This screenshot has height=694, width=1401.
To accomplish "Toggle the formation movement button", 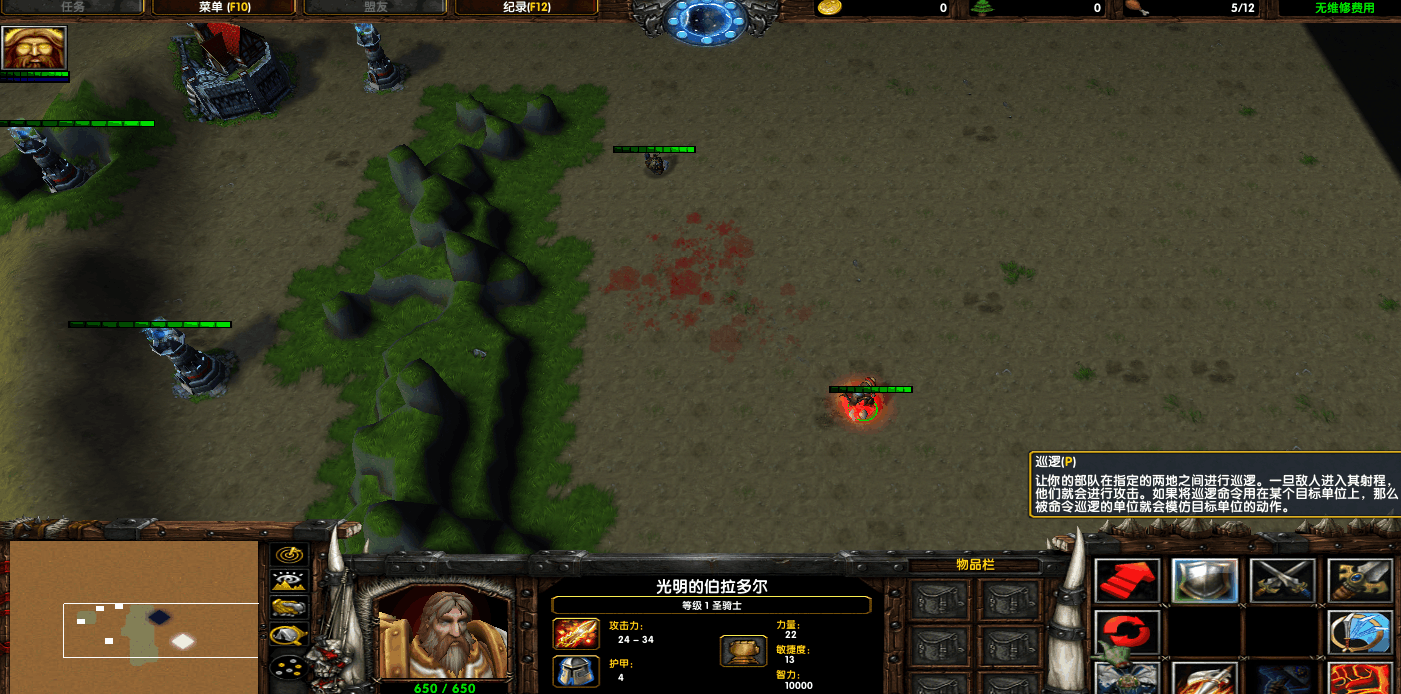I will [x=290, y=667].
